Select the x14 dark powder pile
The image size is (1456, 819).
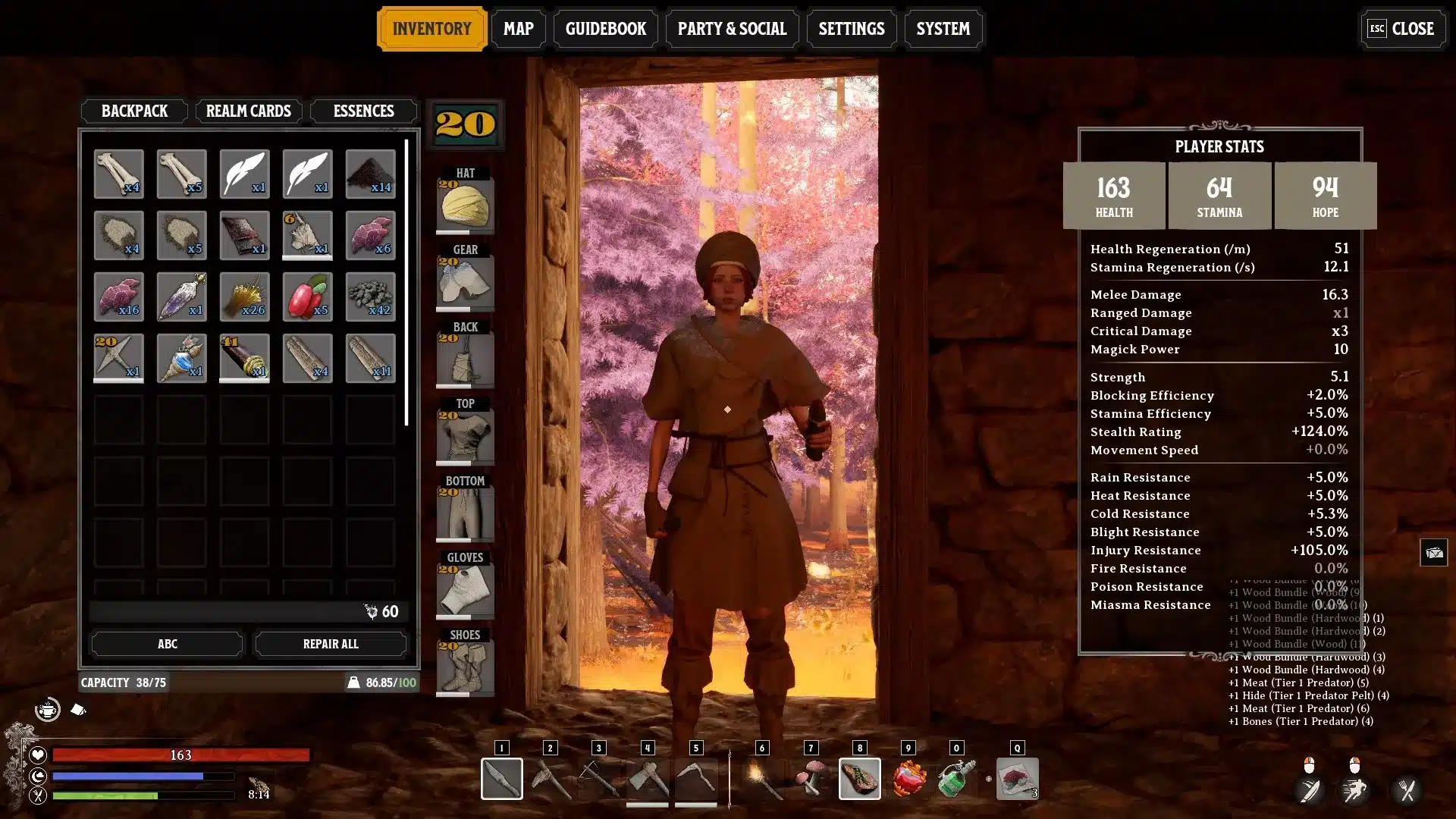370,174
